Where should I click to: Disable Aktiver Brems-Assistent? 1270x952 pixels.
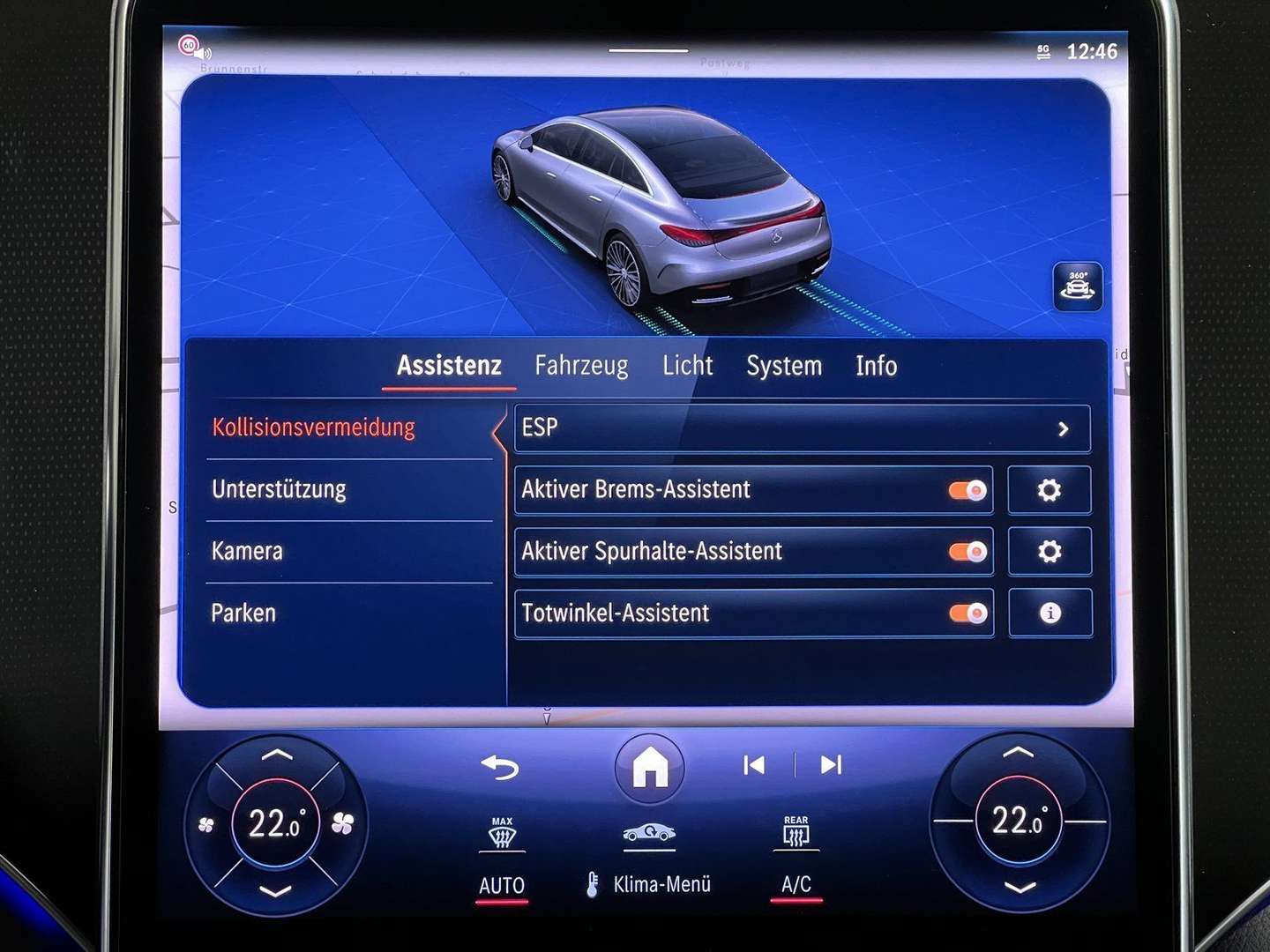point(967,490)
